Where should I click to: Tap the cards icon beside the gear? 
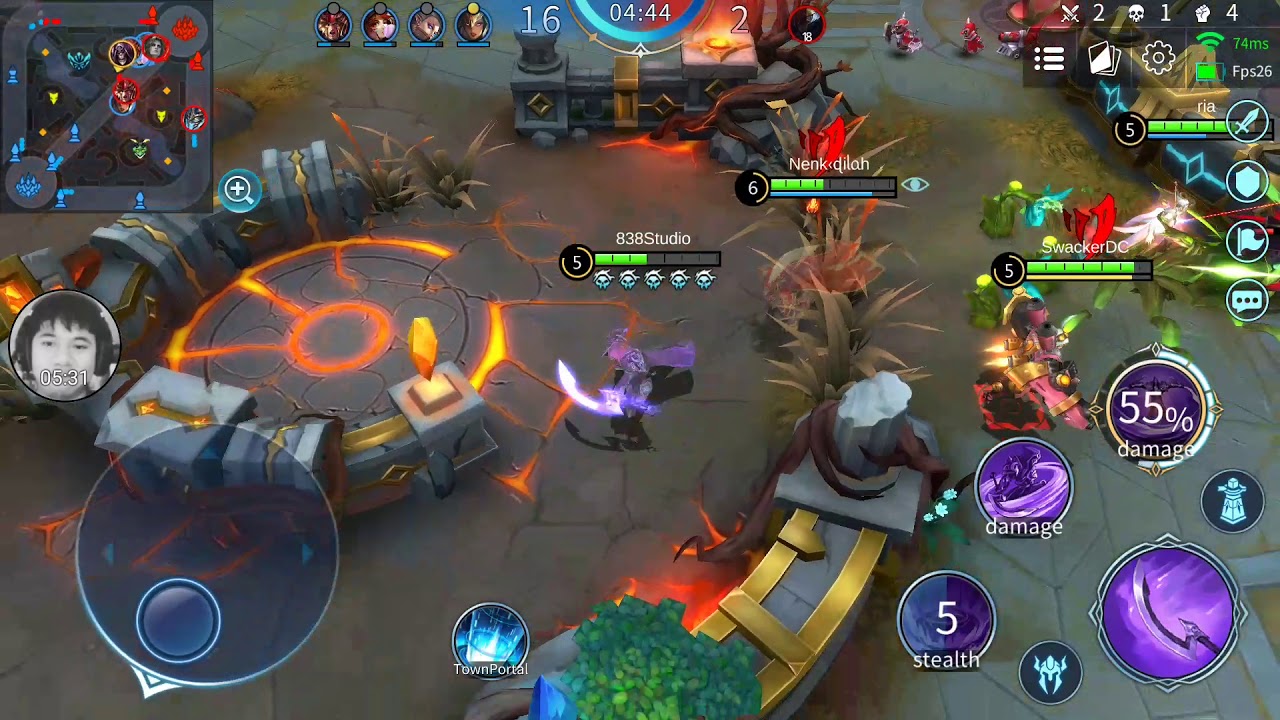1104,59
